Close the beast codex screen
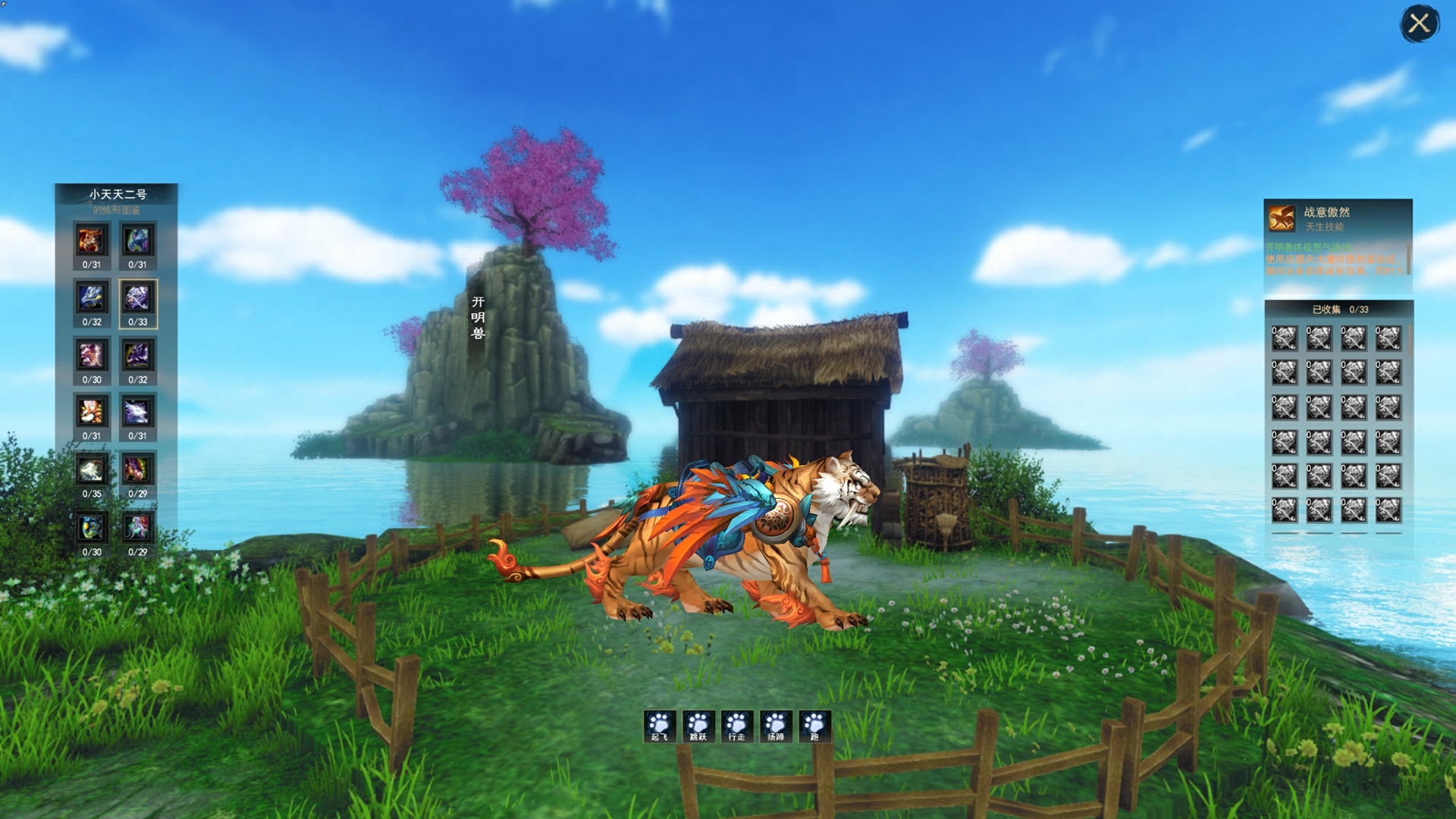This screenshot has width=1456, height=819. (1419, 24)
